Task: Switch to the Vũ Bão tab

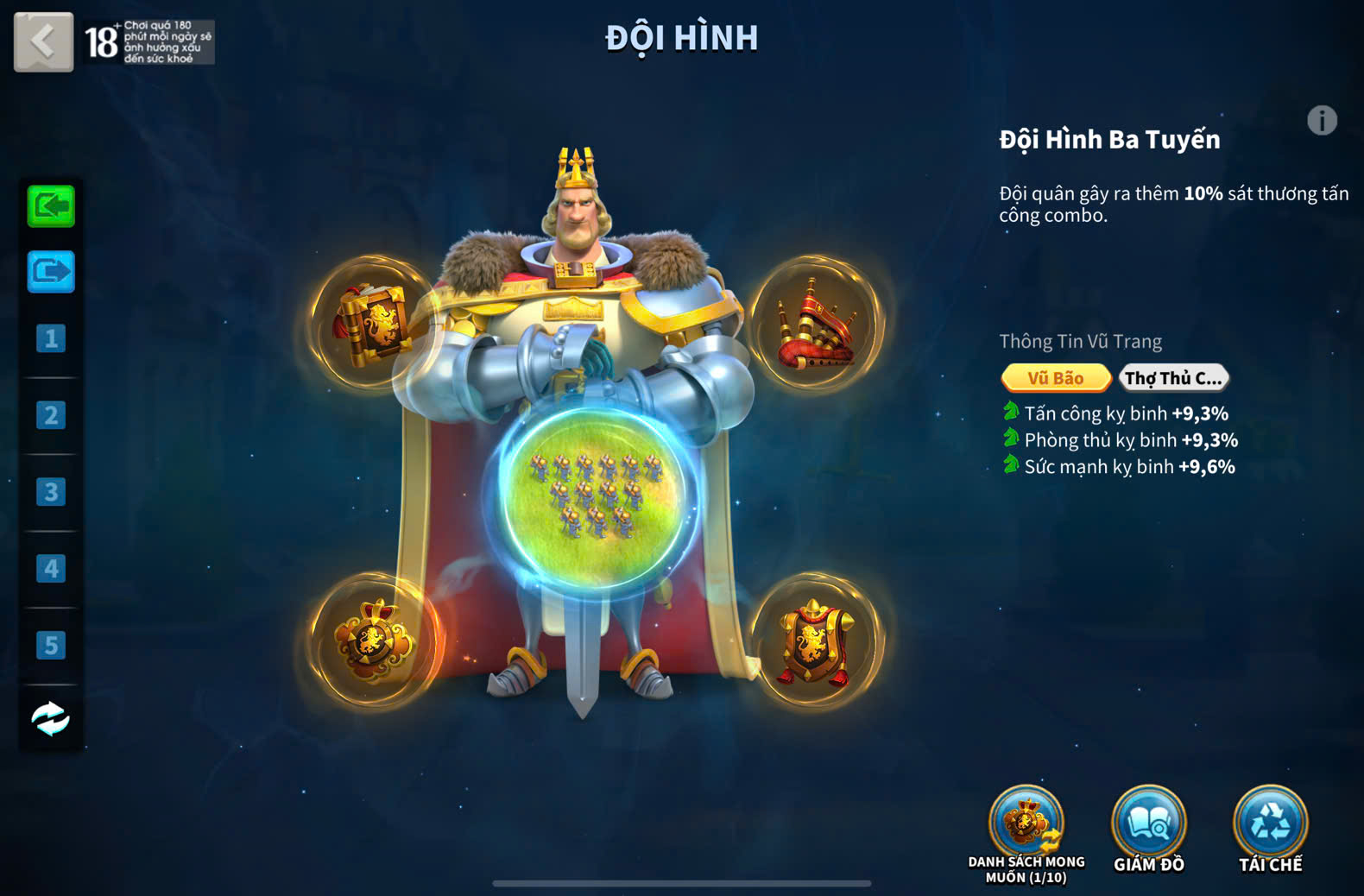Action: (x=1055, y=378)
